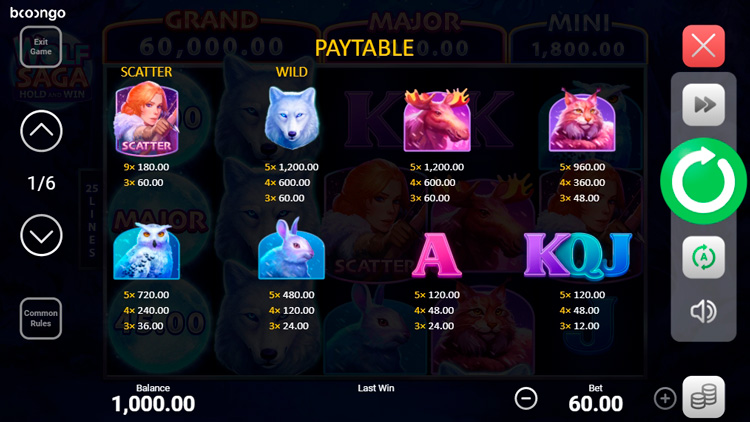The width and height of the screenshot is (750, 422).
Task: Exit the game
Action: pos(41,46)
